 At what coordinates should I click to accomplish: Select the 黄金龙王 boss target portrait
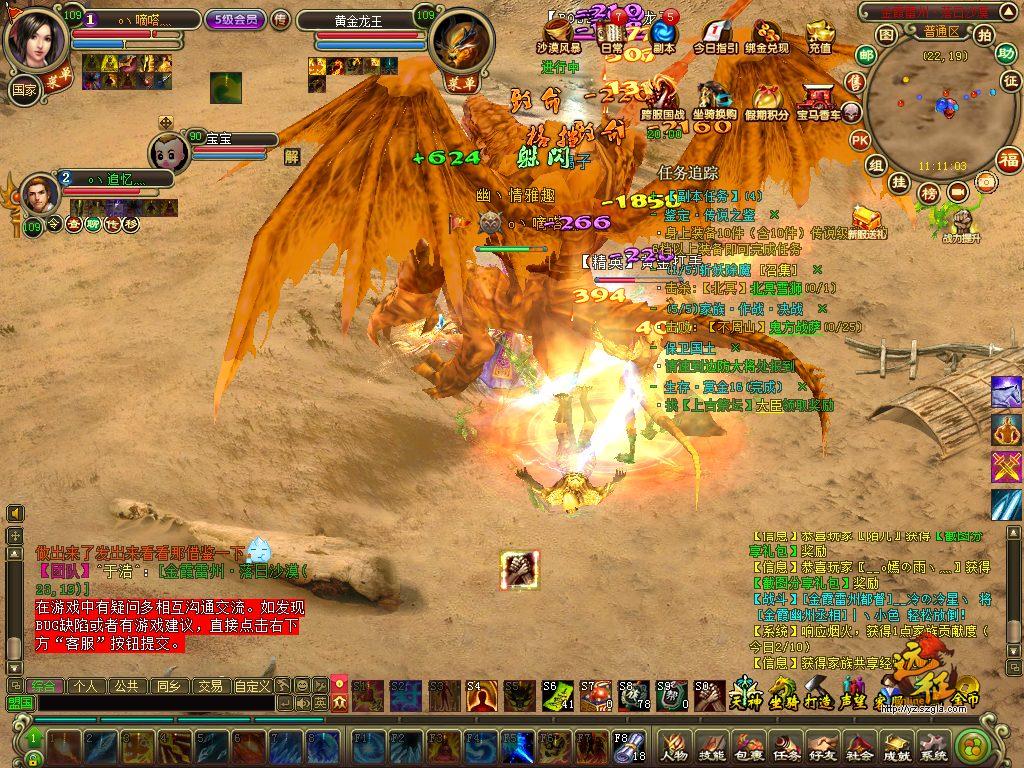click(460, 42)
